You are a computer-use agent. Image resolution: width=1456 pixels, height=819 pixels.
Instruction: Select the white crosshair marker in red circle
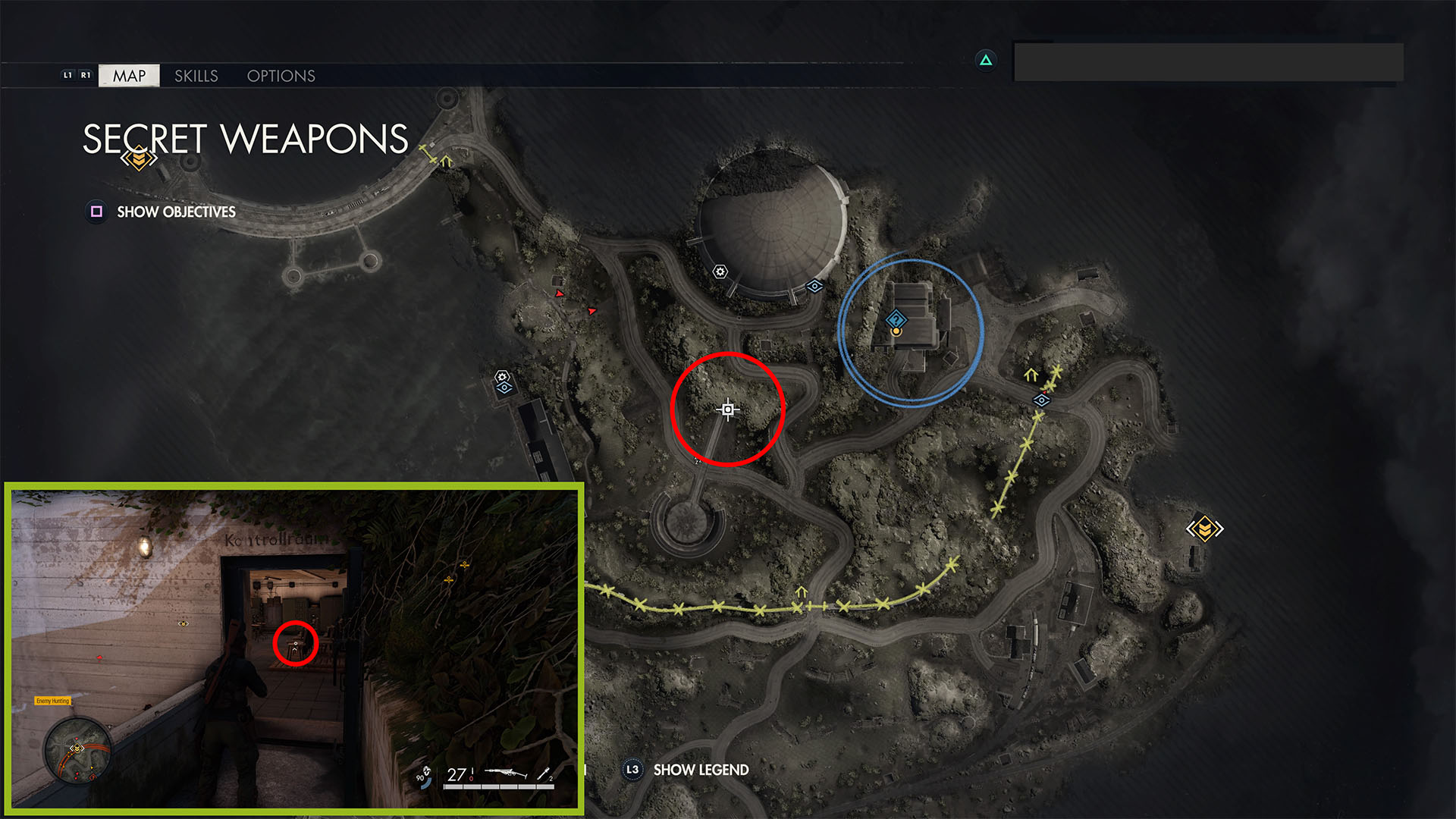click(x=728, y=409)
